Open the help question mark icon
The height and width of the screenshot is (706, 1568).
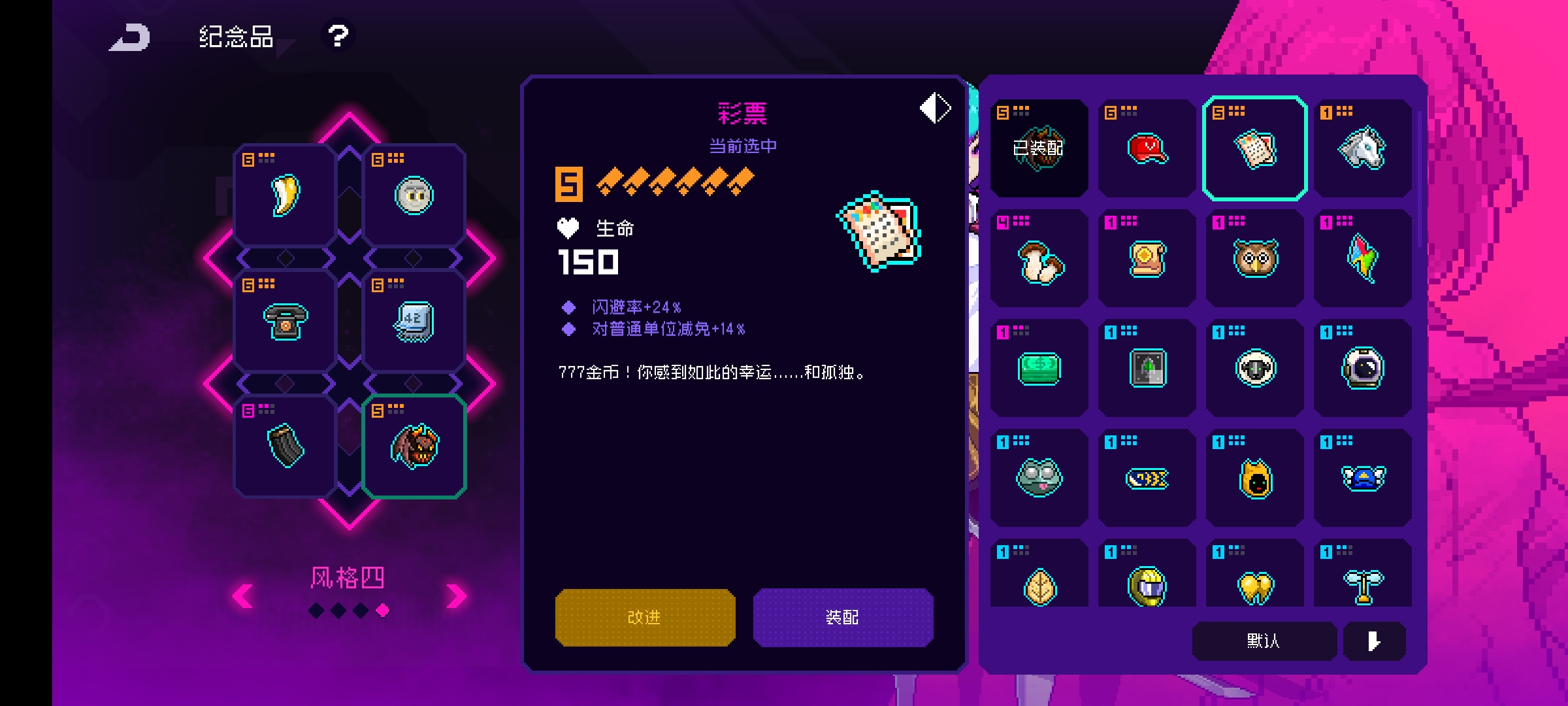point(337,37)
